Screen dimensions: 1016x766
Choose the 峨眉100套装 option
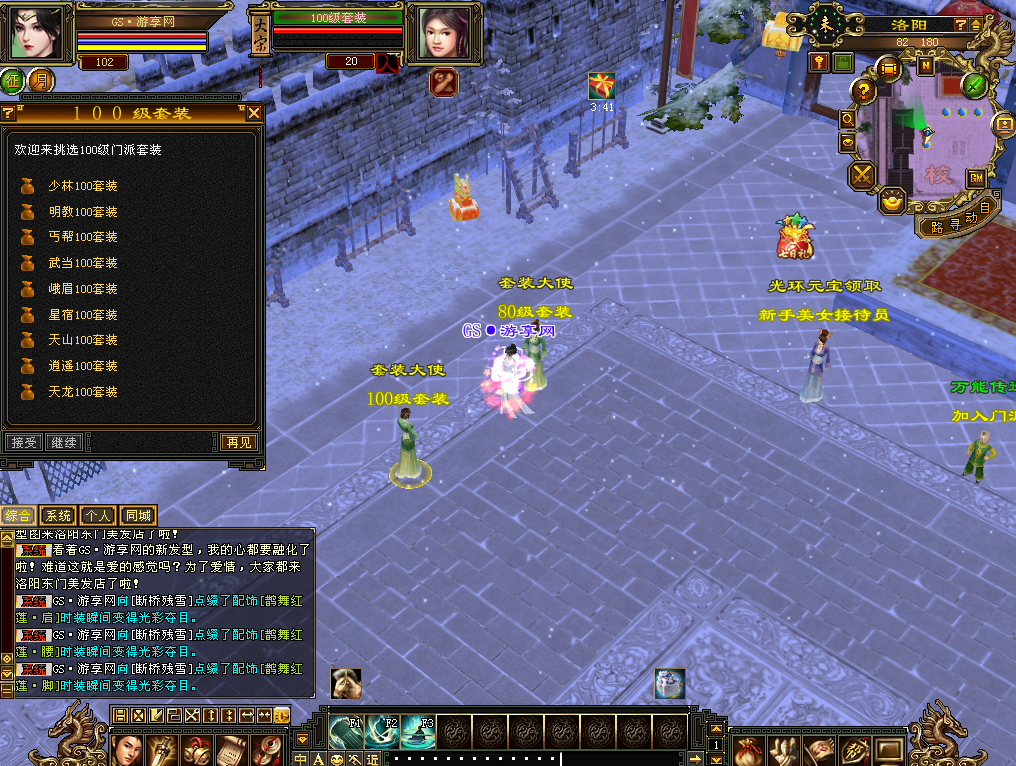(83, 289)
